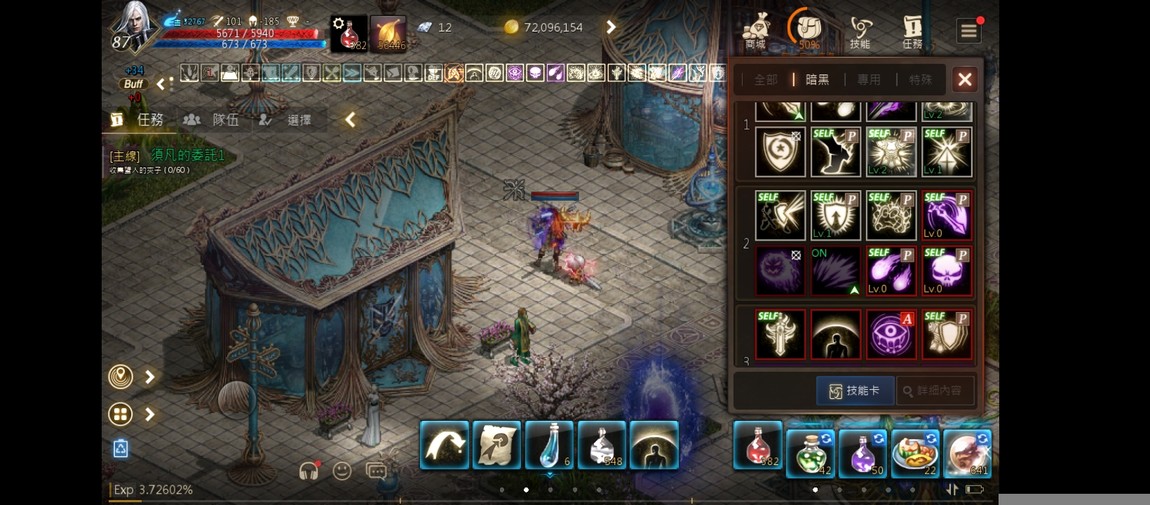
Task: Select the purple skull skill icon
Action: (946, 272)
